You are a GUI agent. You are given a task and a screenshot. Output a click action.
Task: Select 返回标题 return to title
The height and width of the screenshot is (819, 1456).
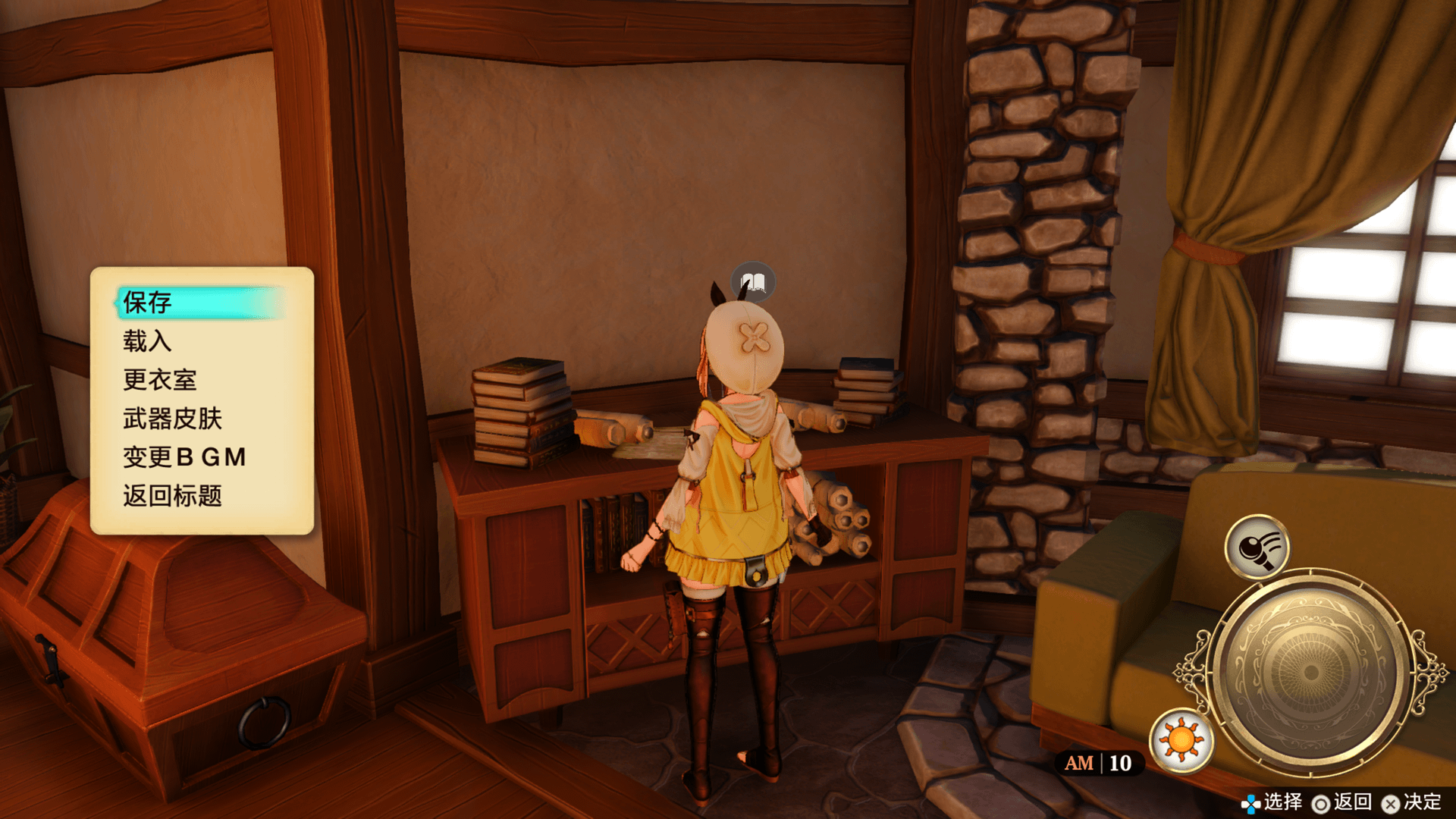click(173, 496)
